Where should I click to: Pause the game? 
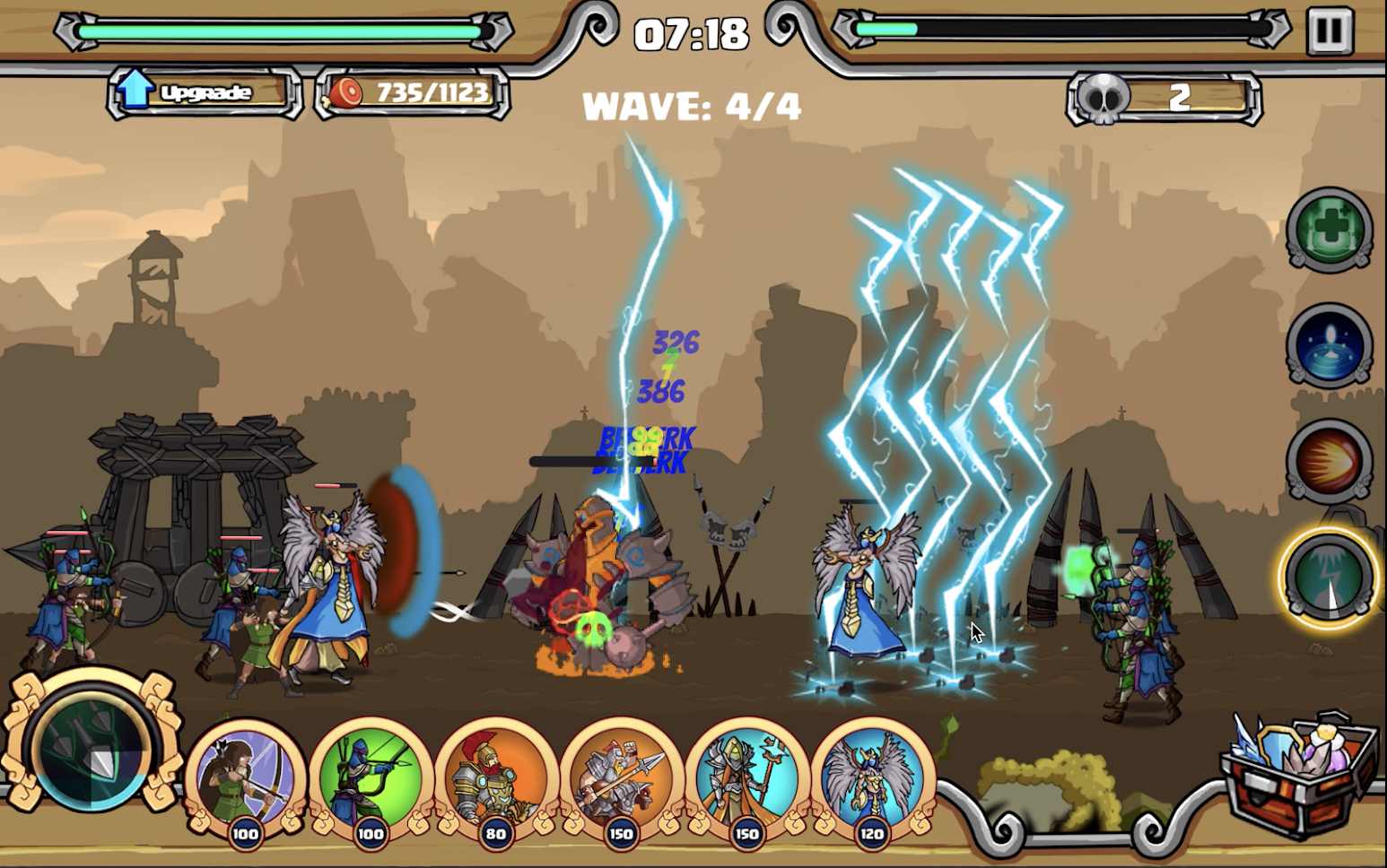click(x=1329, y=32)
